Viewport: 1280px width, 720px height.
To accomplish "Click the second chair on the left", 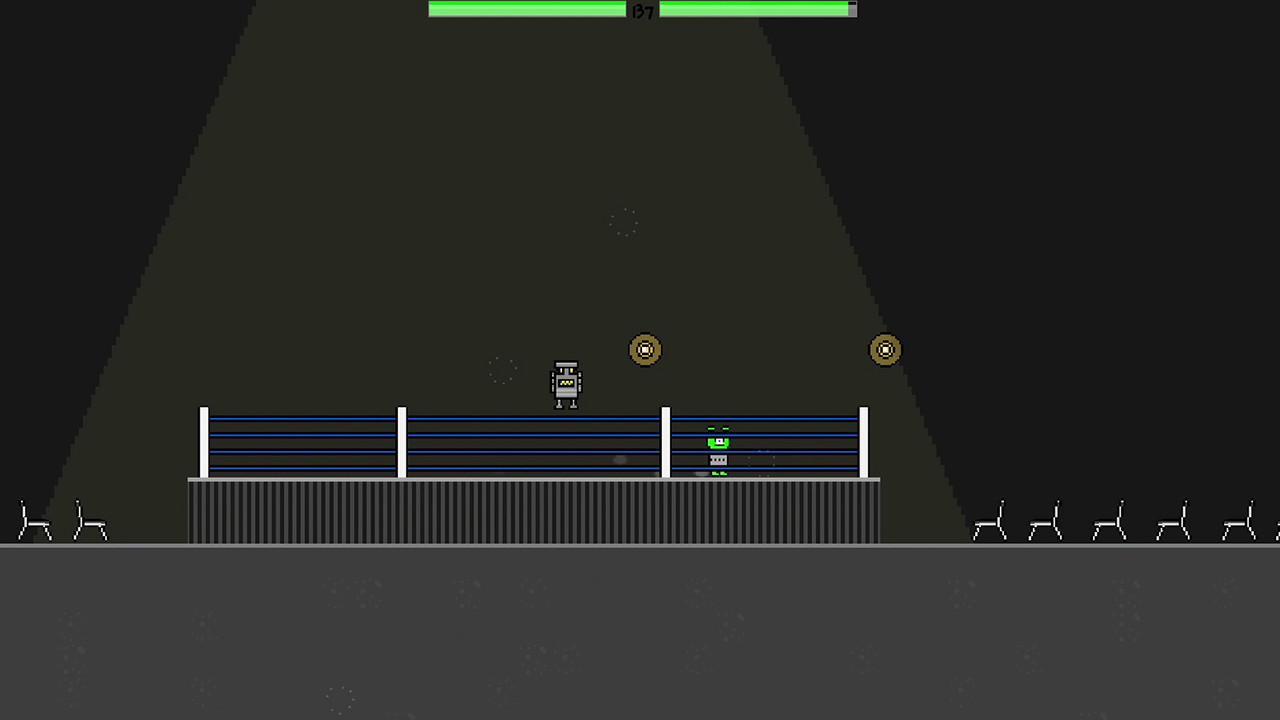I will (90, 520).
